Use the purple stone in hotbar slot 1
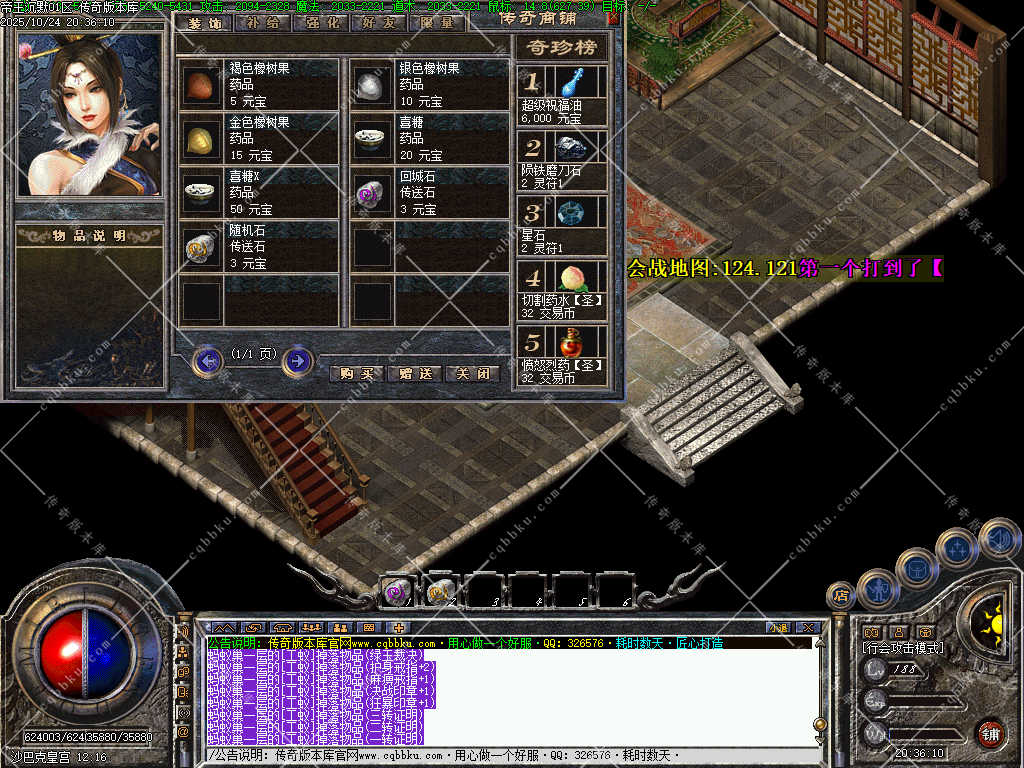The height and width of the screenshot is (768, 1024). tap(397, 592)
